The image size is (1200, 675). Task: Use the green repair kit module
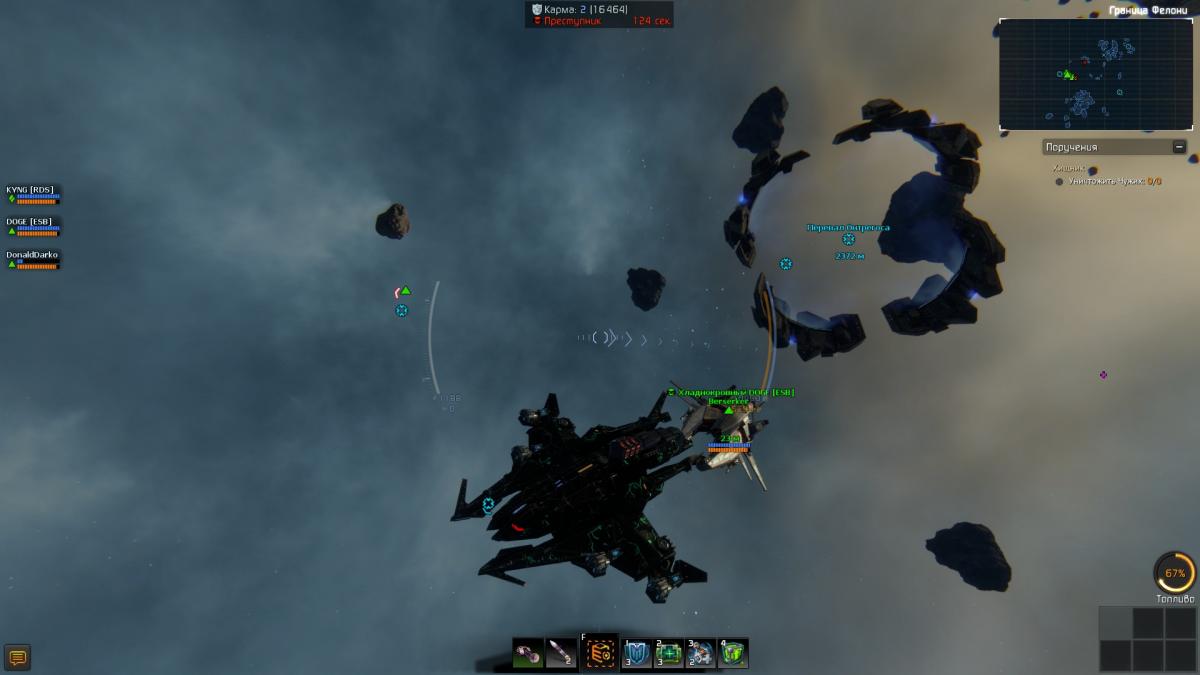(x=669, y=654)
